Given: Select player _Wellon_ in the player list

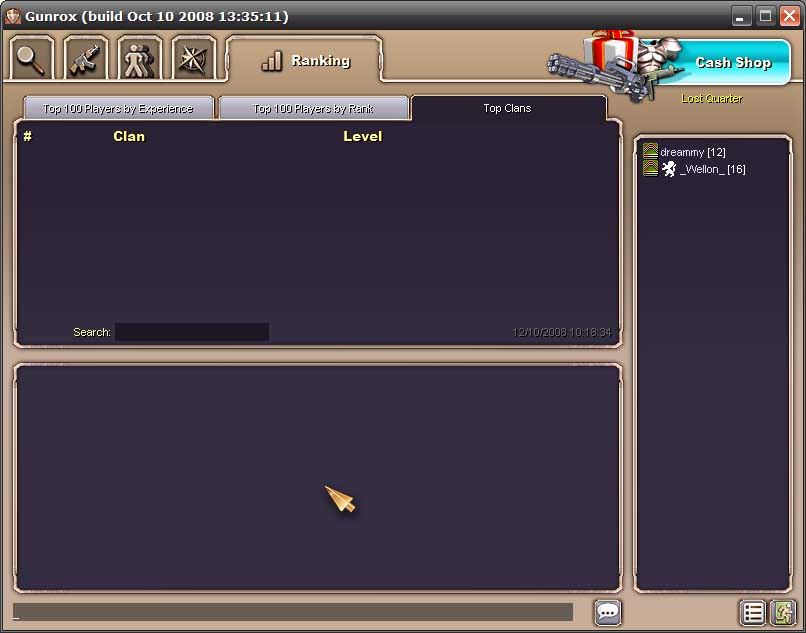Looking at the screenshot, I should (x=711, y=169).
